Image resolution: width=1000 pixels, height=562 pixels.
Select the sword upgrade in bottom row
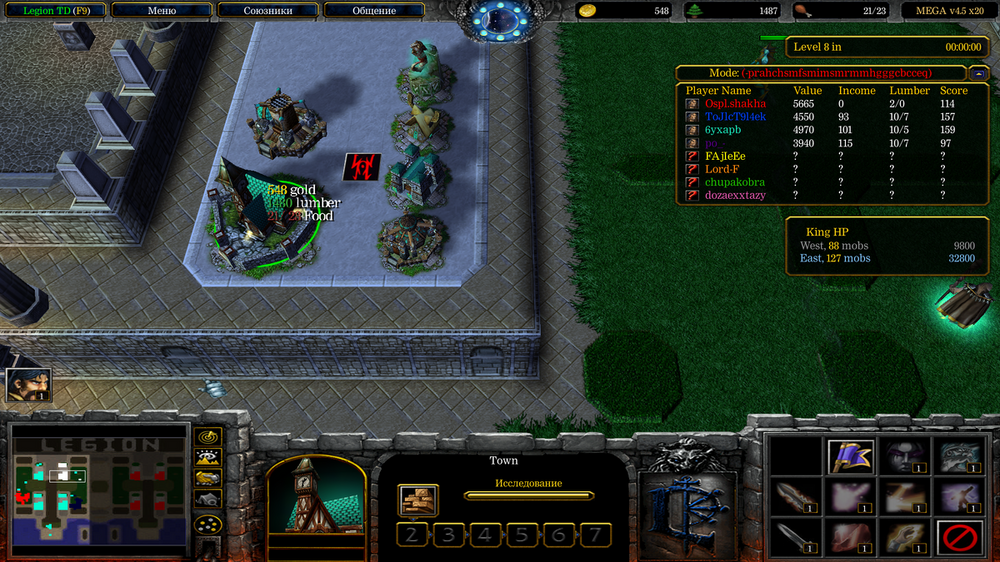[x=797, y=538]
